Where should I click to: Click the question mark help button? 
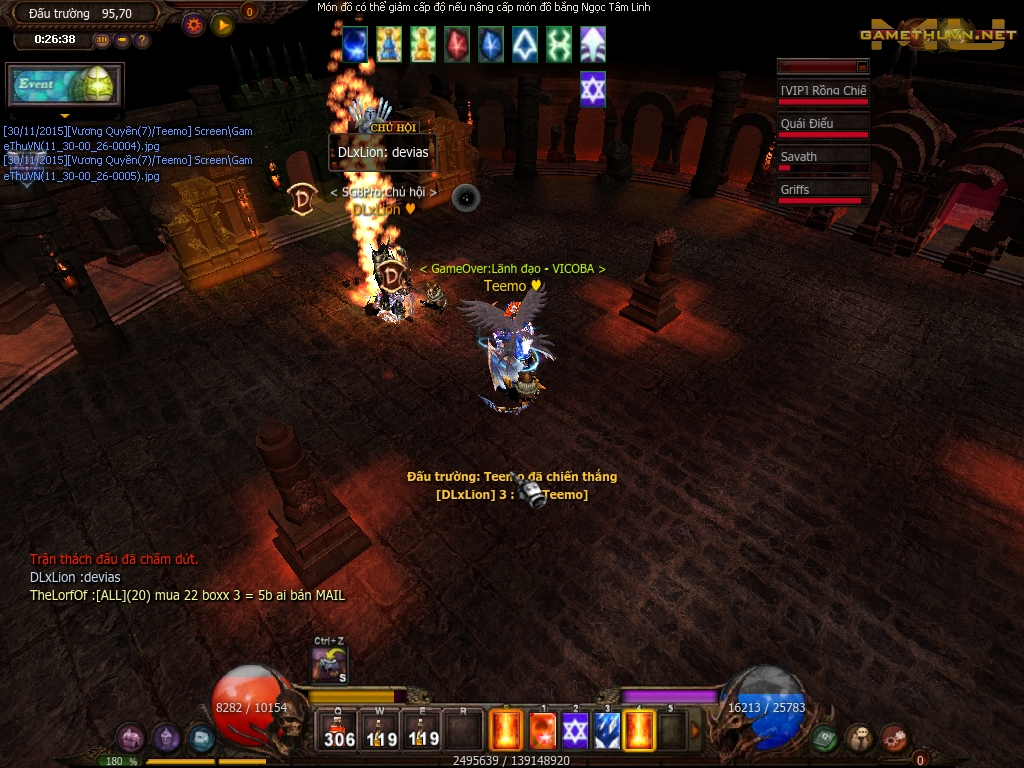[142, 40]
